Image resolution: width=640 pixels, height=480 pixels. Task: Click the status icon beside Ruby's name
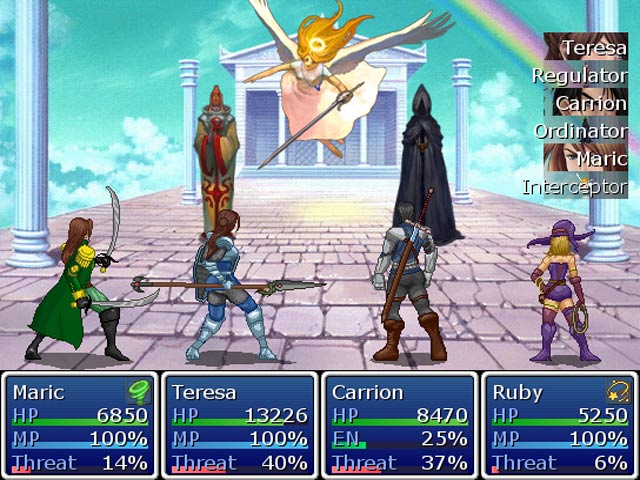pos(617,392)
